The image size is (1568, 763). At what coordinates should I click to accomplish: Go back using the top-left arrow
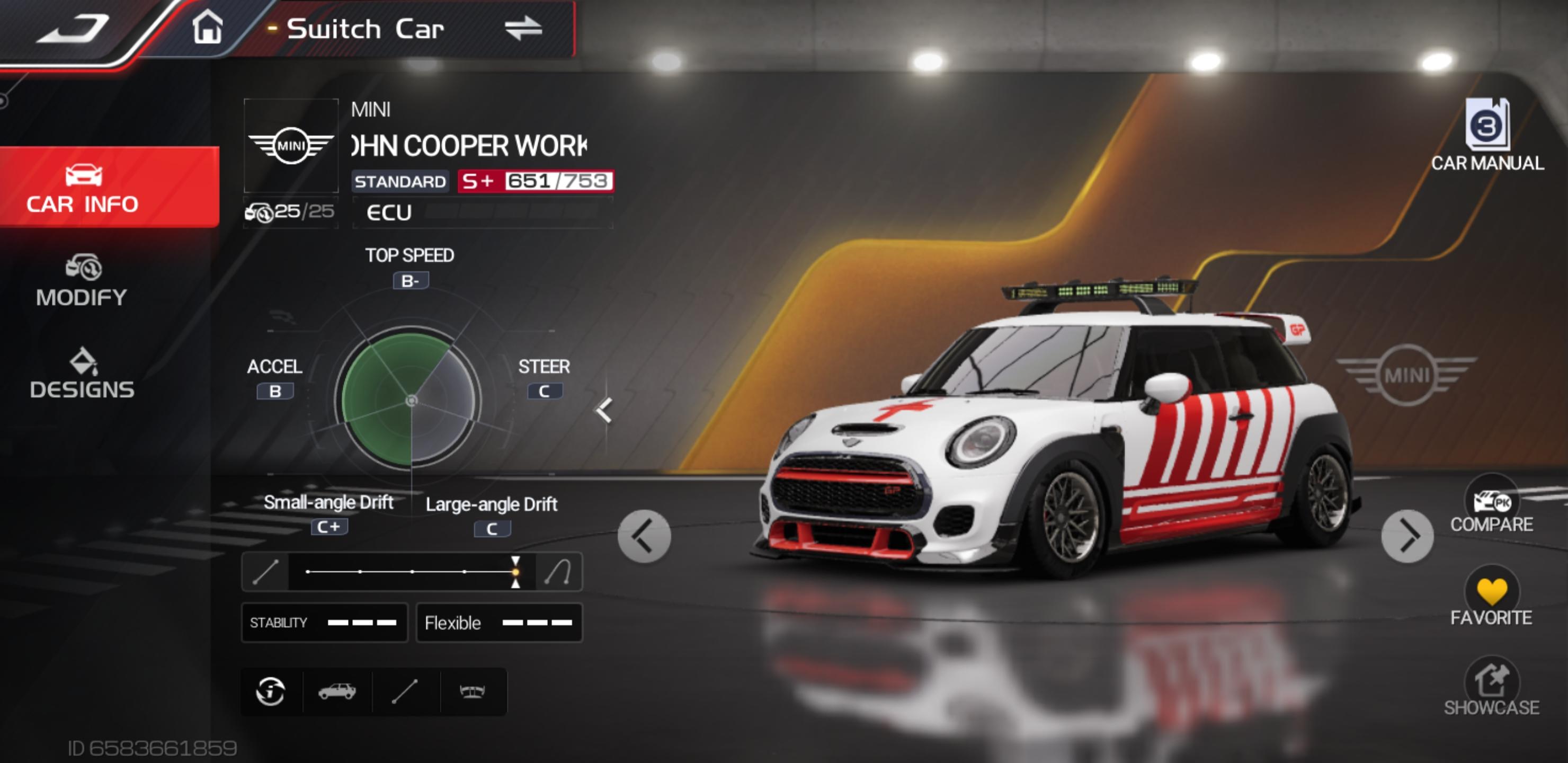coord(73,29)
